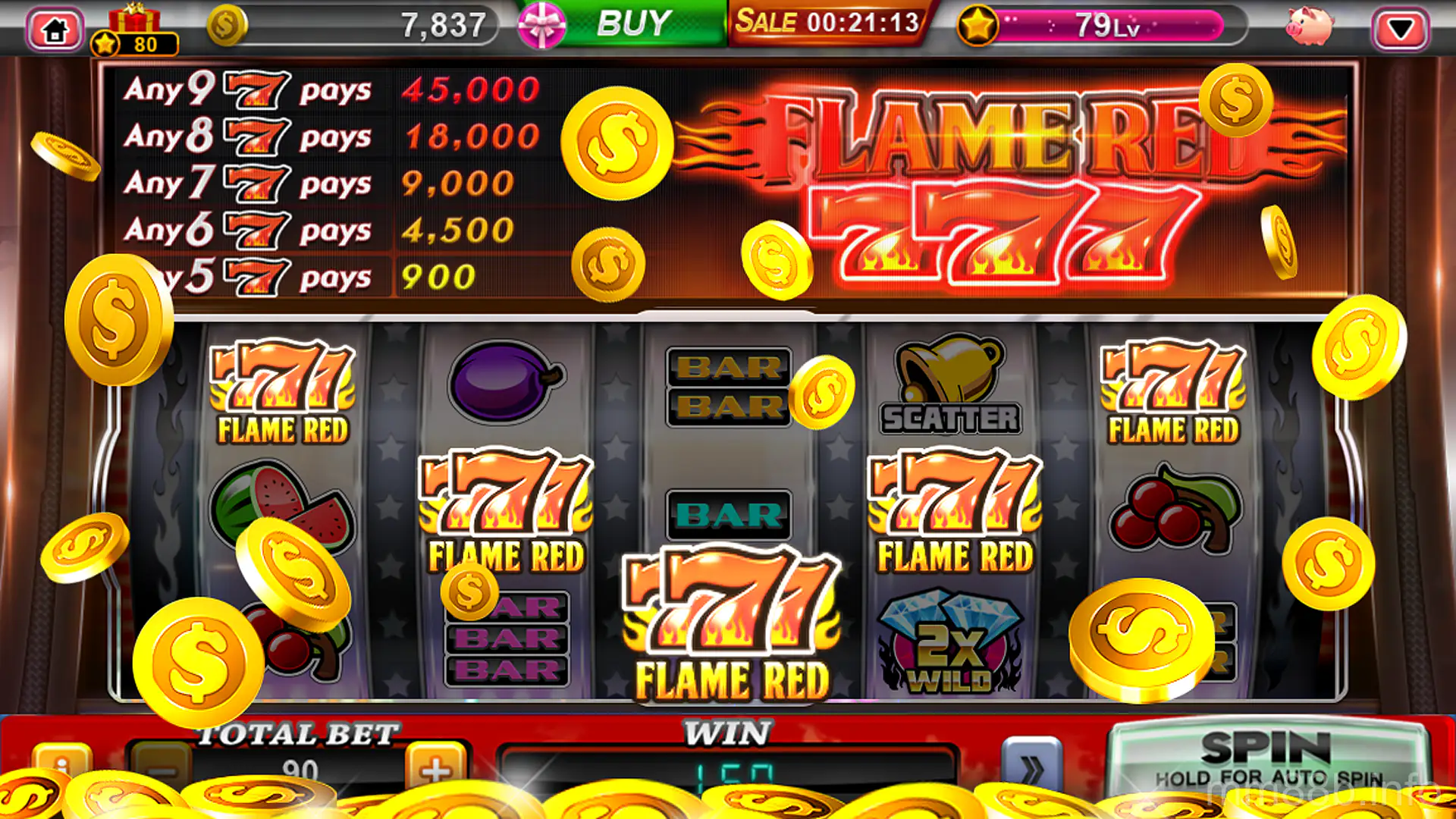Click the green BUY button
1456x819 pixels.
(x=634, y=22)
